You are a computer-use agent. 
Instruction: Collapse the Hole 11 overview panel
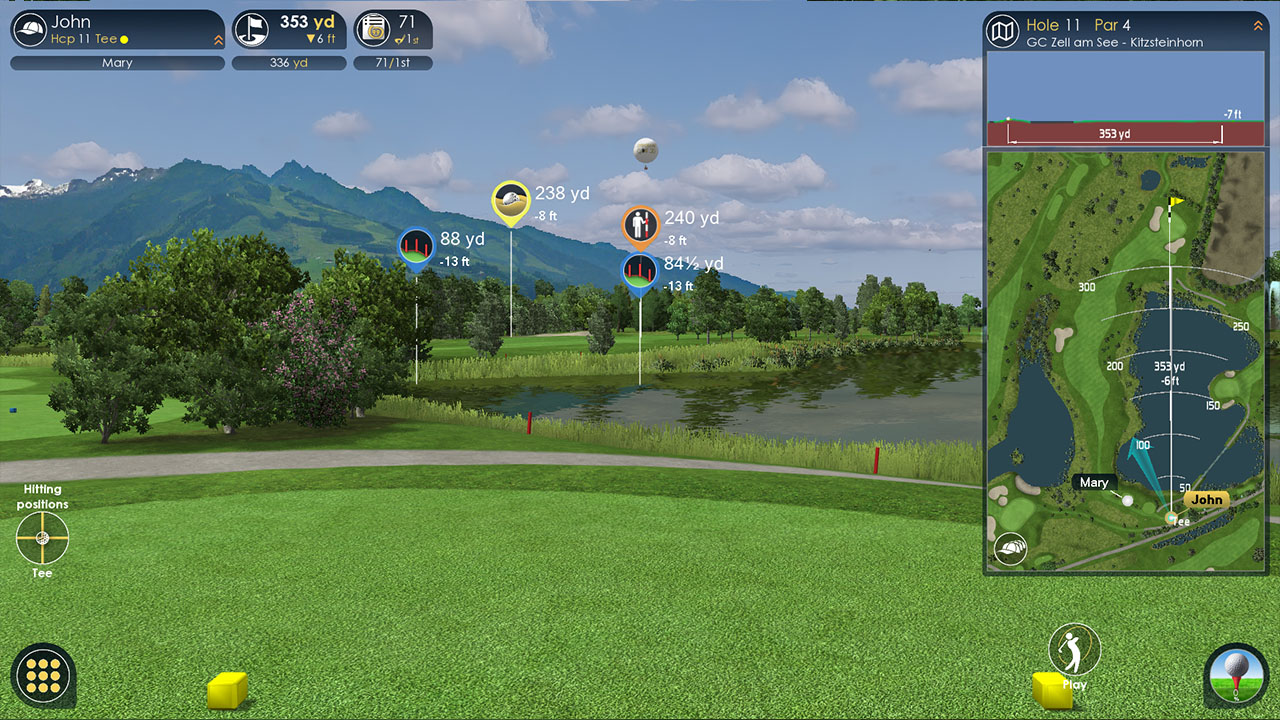1258,26
